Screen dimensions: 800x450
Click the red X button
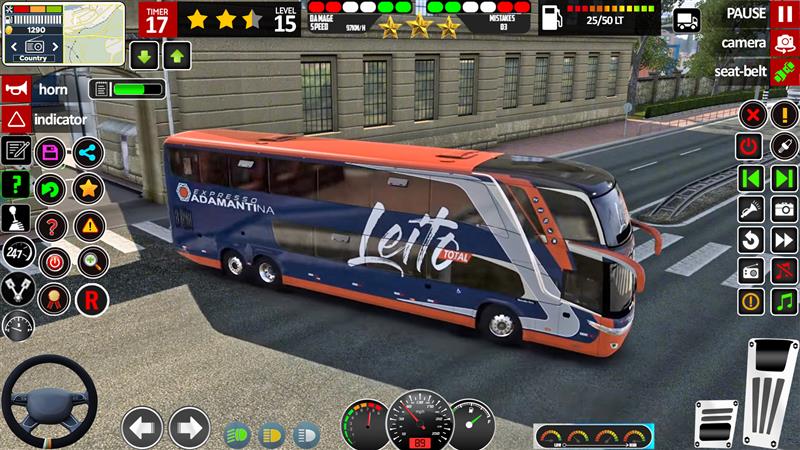click(751, 115)
